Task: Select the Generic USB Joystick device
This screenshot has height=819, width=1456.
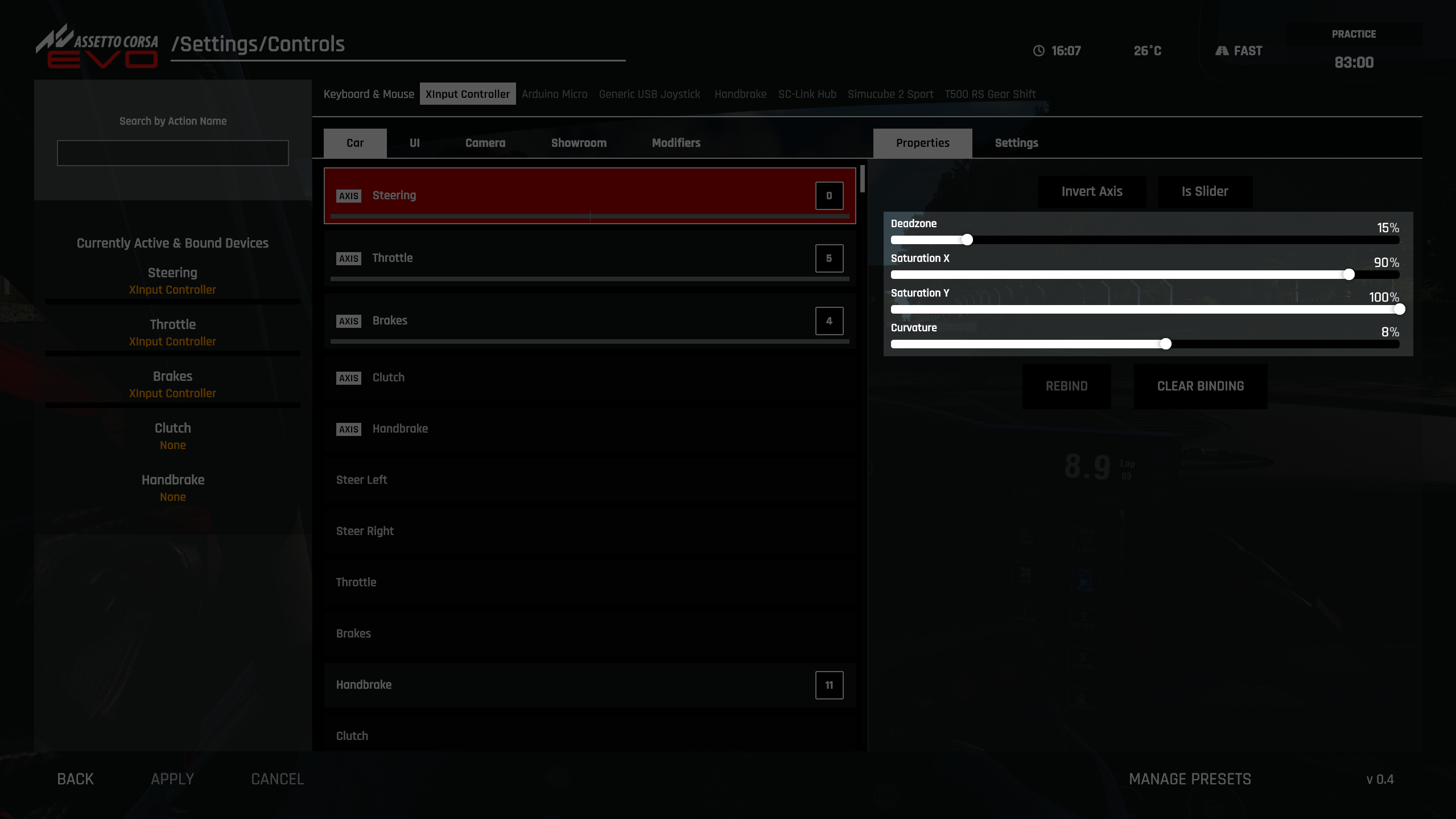Action: pos(649,94)
